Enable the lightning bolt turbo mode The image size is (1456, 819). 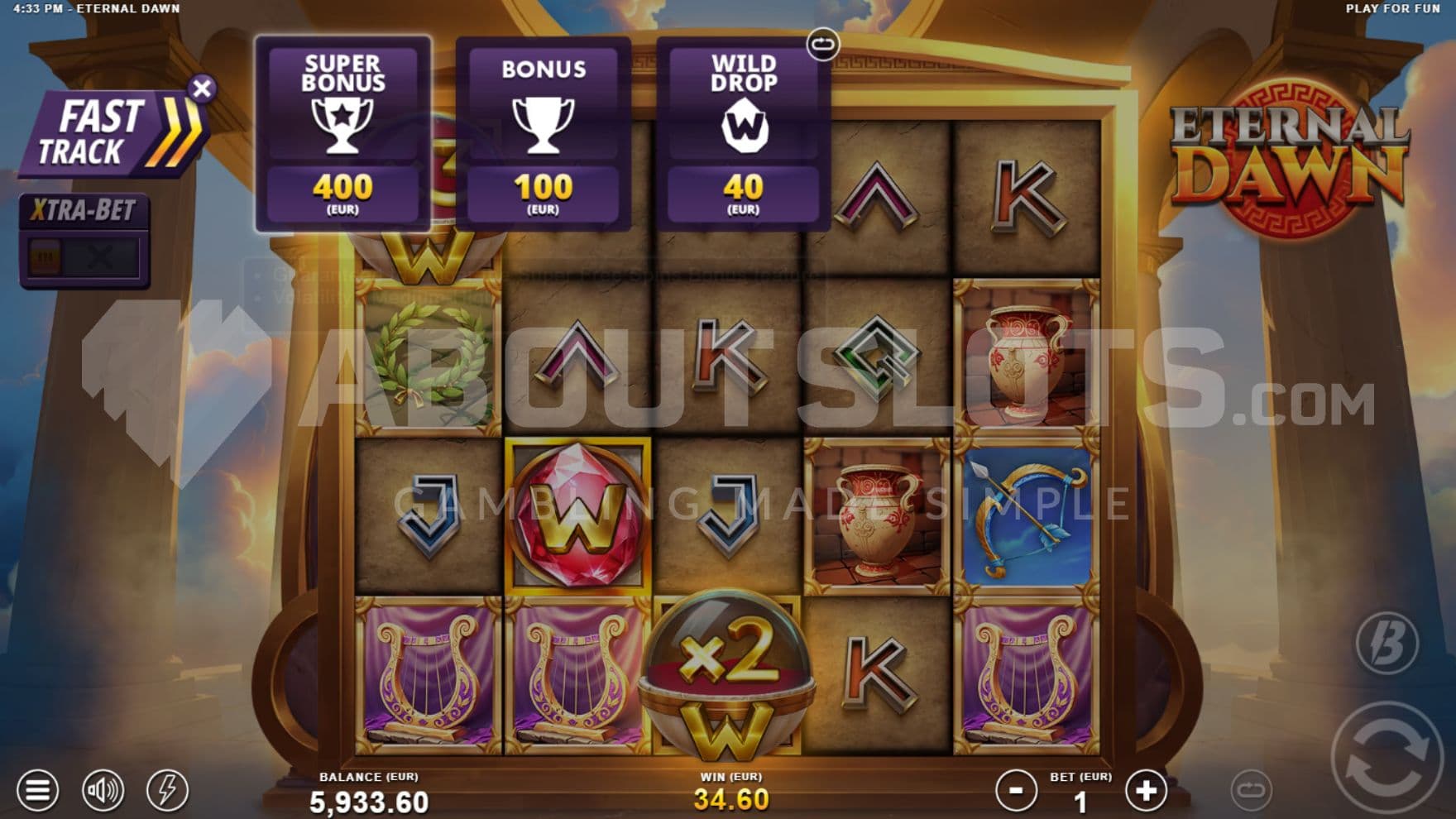[167, 790]
